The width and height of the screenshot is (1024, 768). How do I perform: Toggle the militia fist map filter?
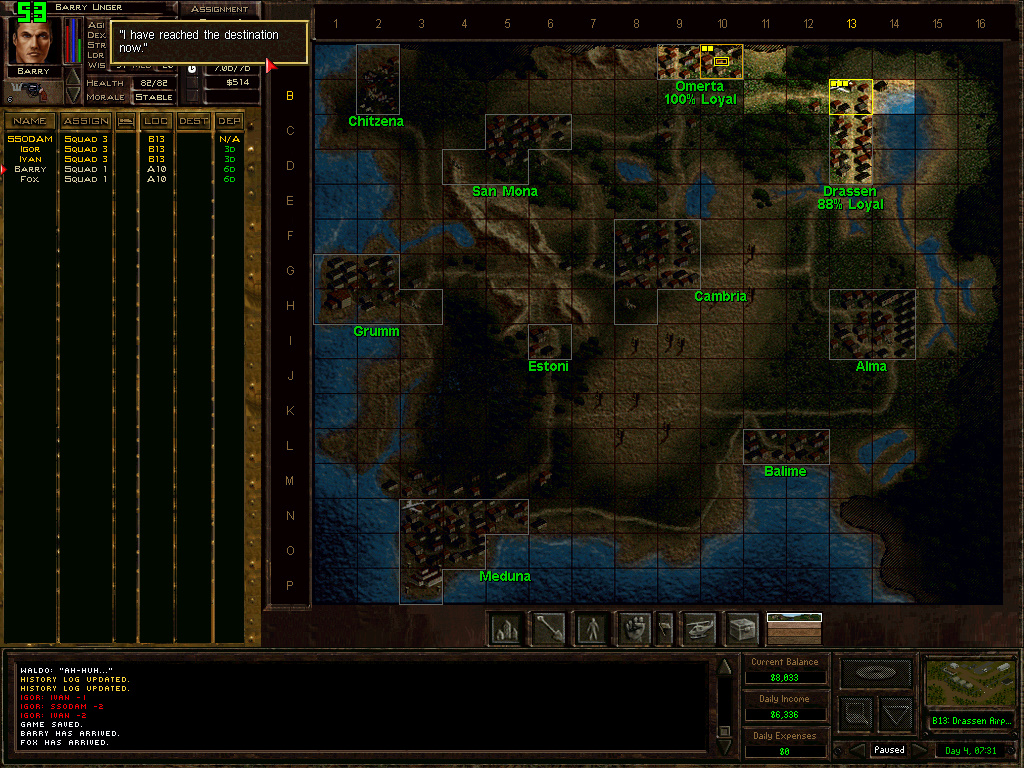pyautogui.click(x=634, y=628)
